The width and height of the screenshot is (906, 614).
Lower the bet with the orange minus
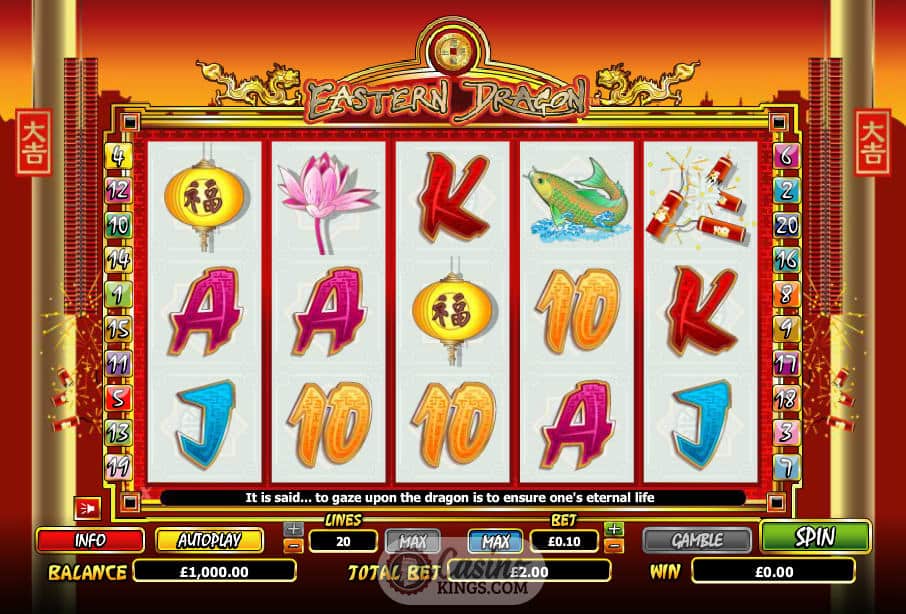coord(614,547)
